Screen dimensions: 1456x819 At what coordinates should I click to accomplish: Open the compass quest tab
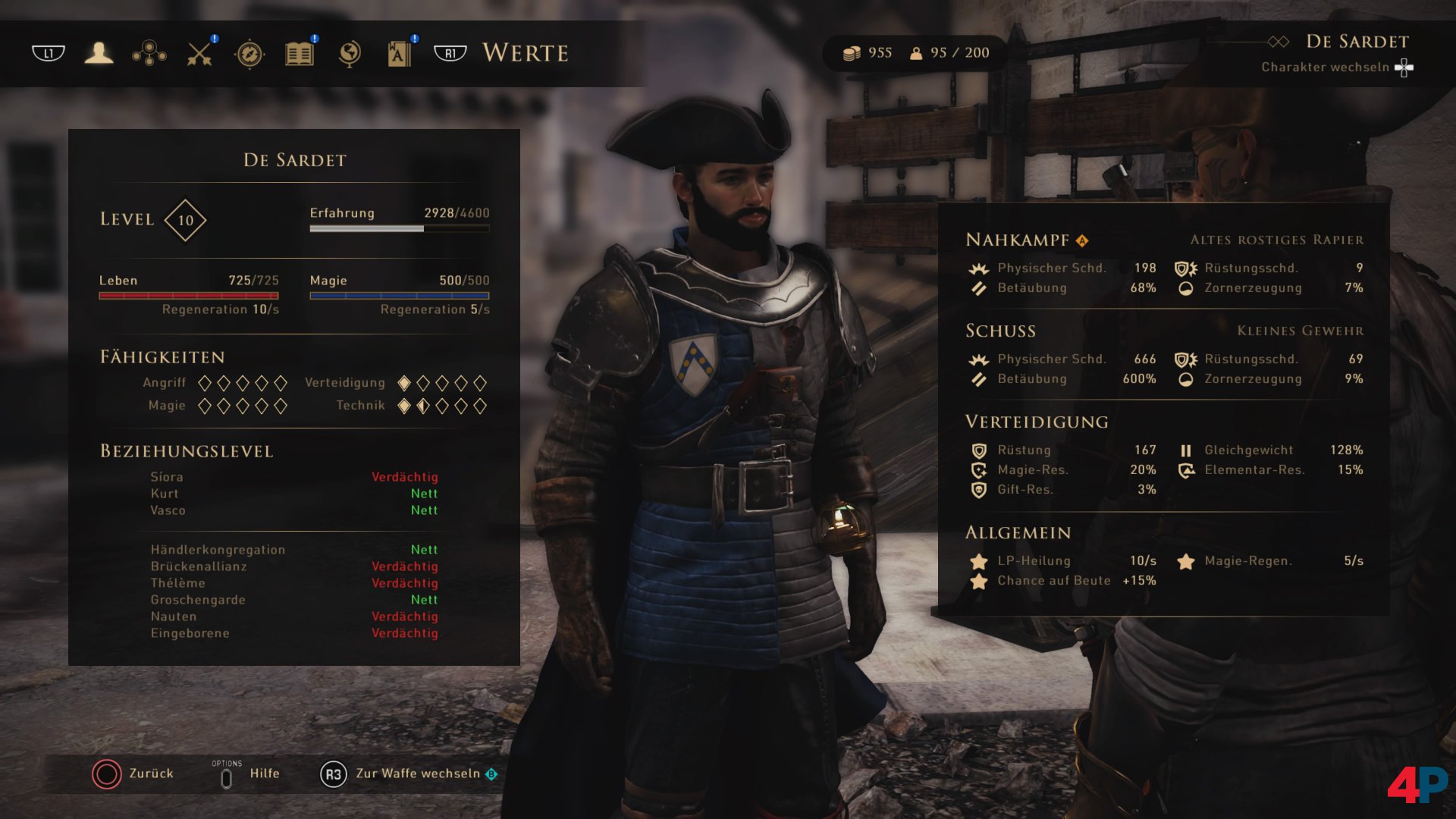pyautogui.click(x=249, y=54)
